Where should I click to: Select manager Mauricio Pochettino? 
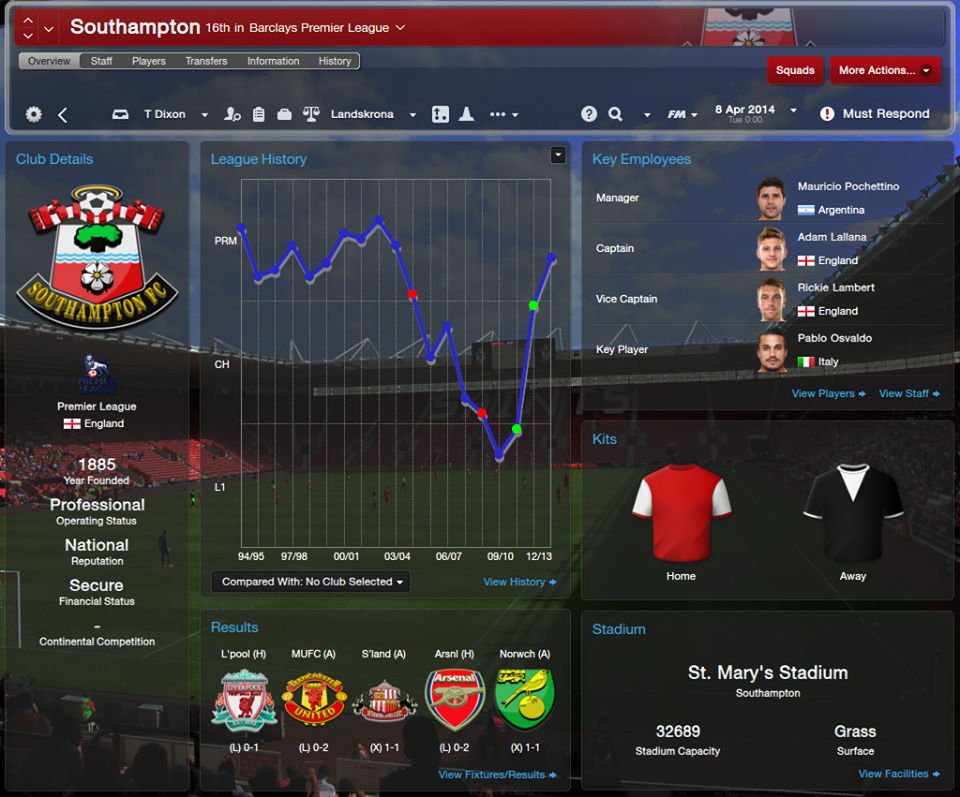click(848, 187)
